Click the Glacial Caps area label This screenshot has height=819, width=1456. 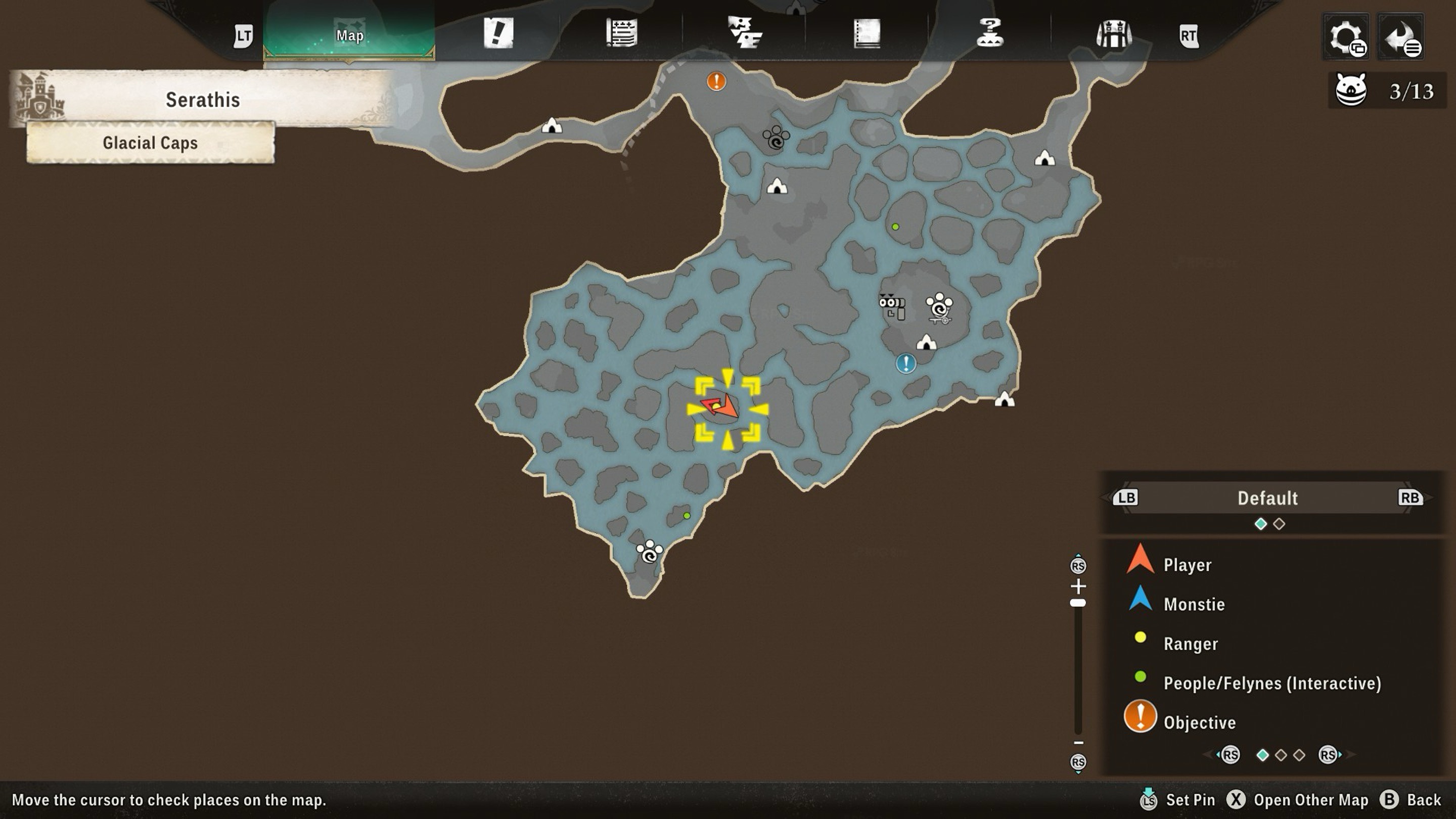[150, 143]
